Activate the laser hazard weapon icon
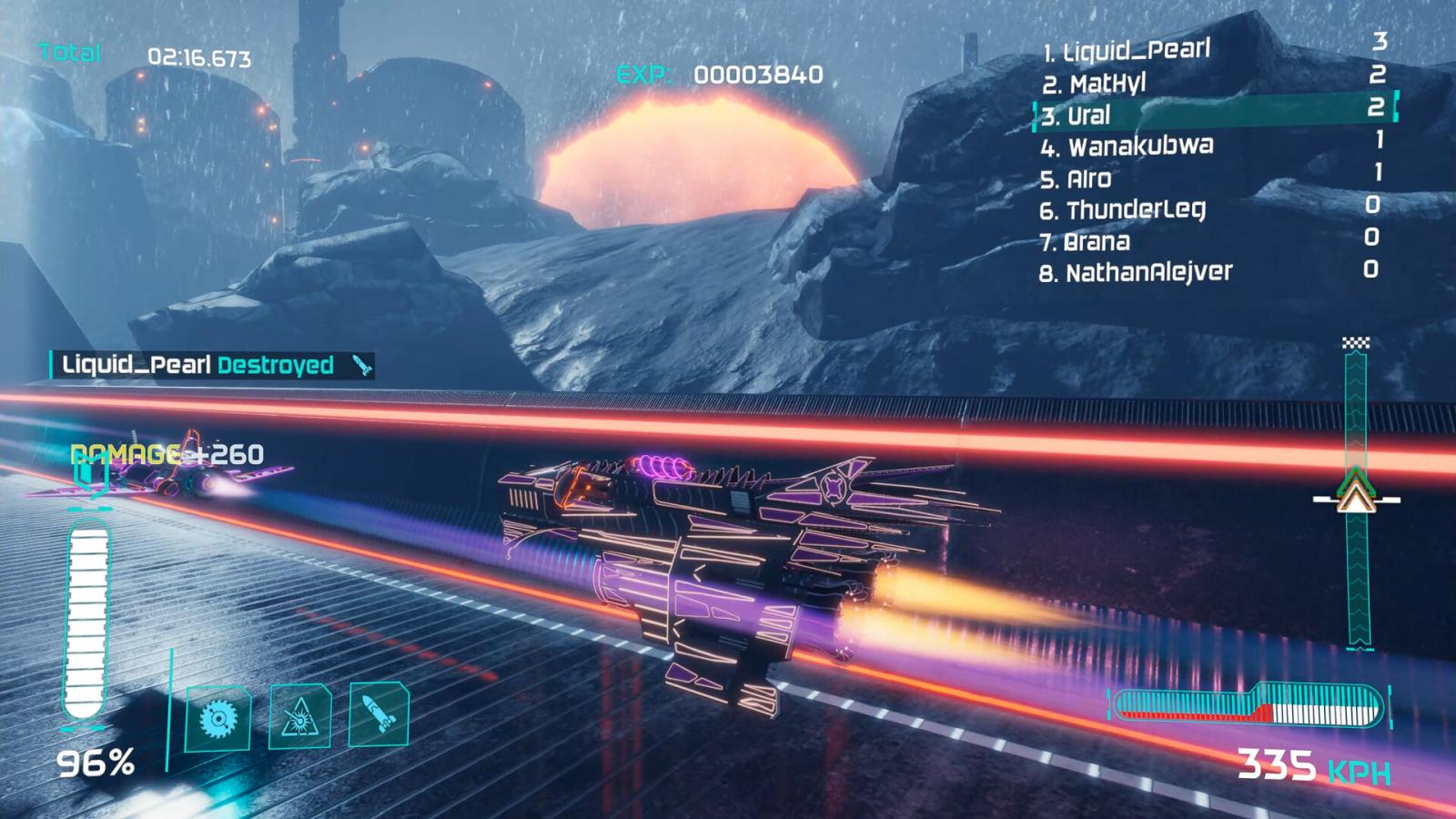The width and height of the screenshot is (1456, 819). pos(299,716)
